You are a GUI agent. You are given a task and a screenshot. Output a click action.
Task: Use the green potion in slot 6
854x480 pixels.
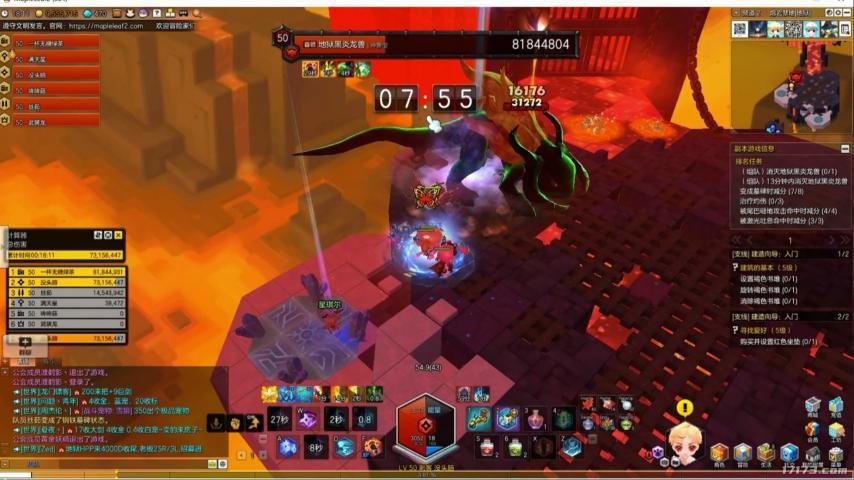(x=515, y=447)
